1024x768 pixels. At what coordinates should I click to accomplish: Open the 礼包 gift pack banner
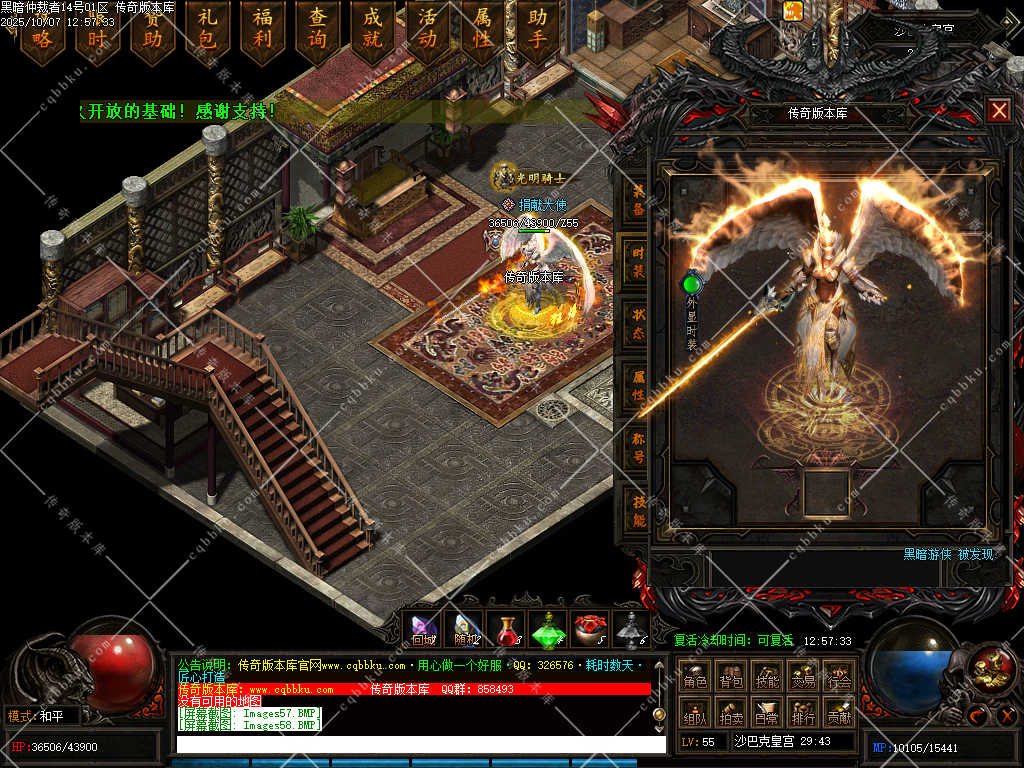tap(208, 30)
